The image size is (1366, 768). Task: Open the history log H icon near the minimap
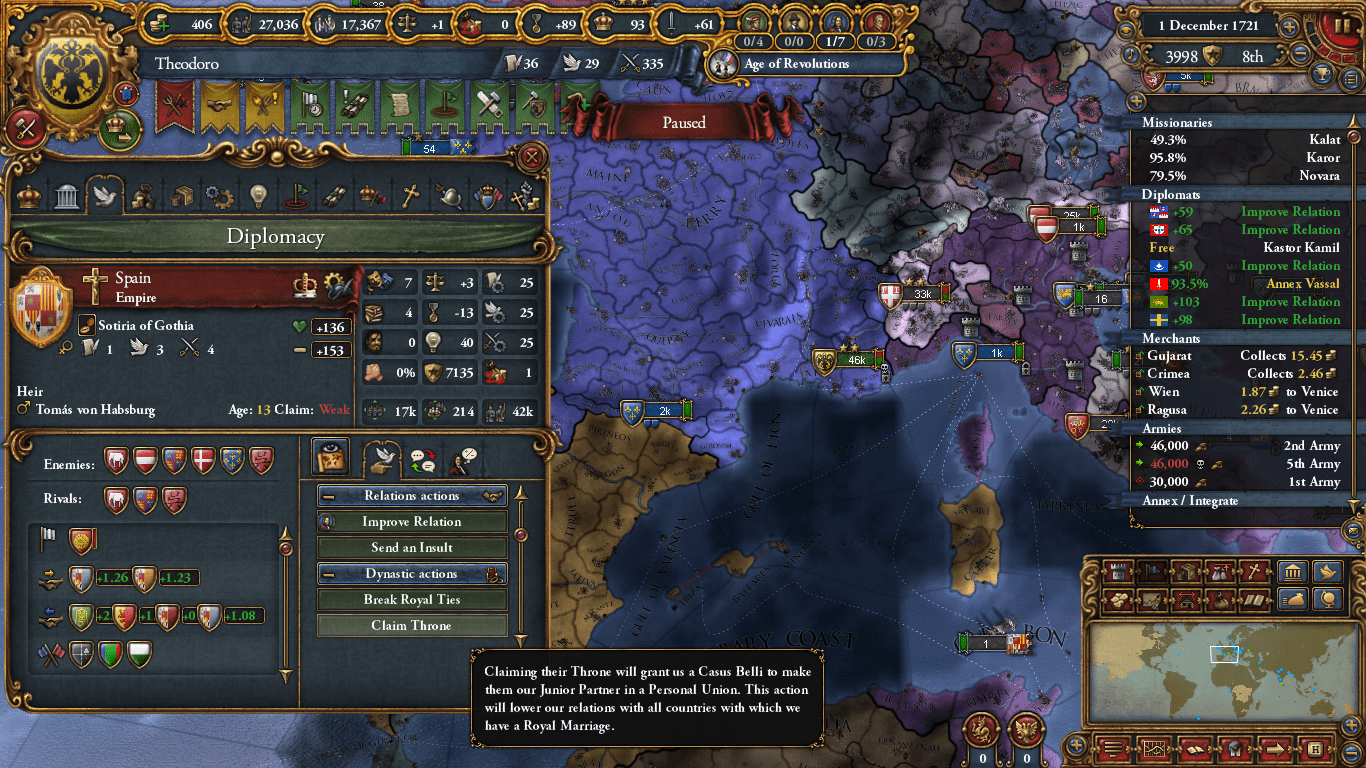point(1316,748)
